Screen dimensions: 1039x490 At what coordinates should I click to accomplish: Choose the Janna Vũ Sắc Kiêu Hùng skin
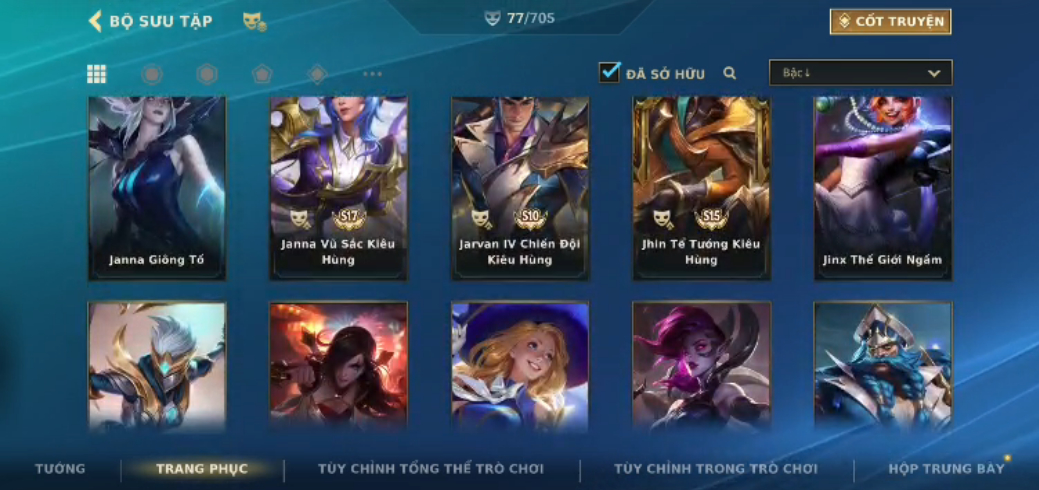(x=338, y=187)
